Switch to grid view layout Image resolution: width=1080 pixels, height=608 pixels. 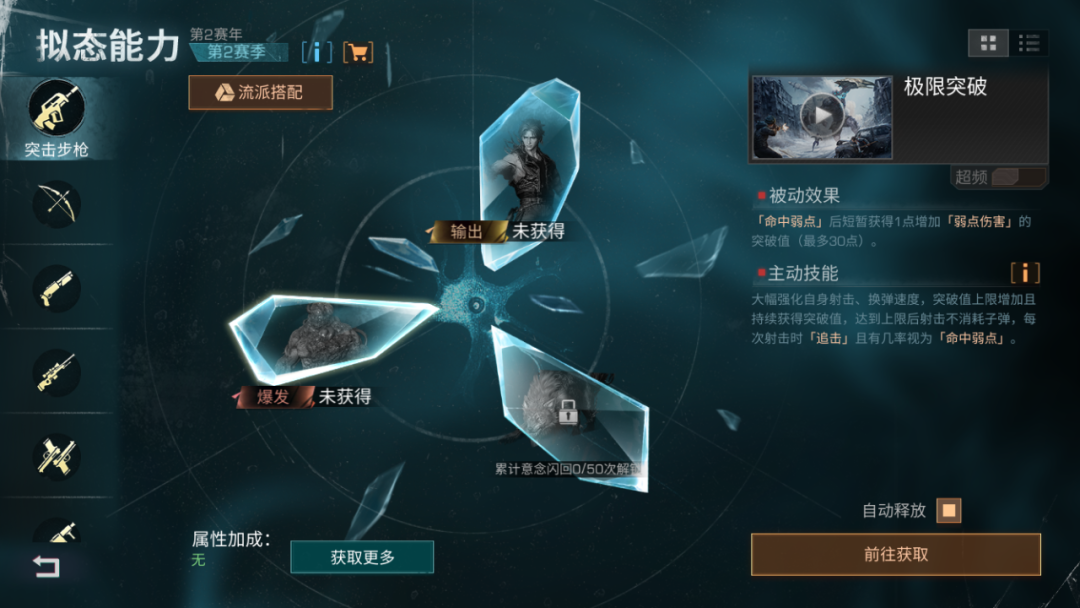pos(988,43)
